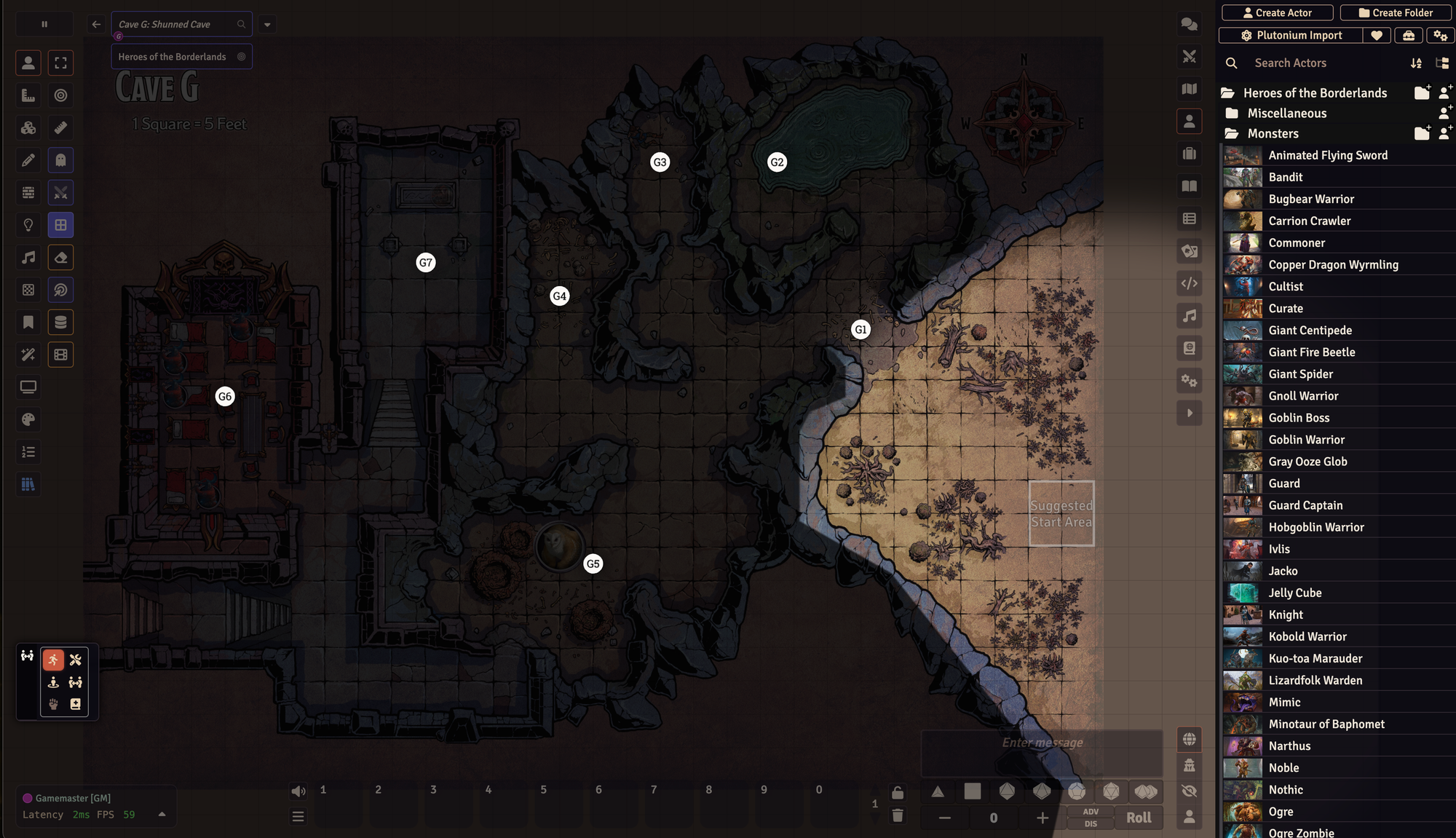Select the Copper Dragon Wyrmling entry
This screenshot has width=1456, height=838.
coord(1333,265)
